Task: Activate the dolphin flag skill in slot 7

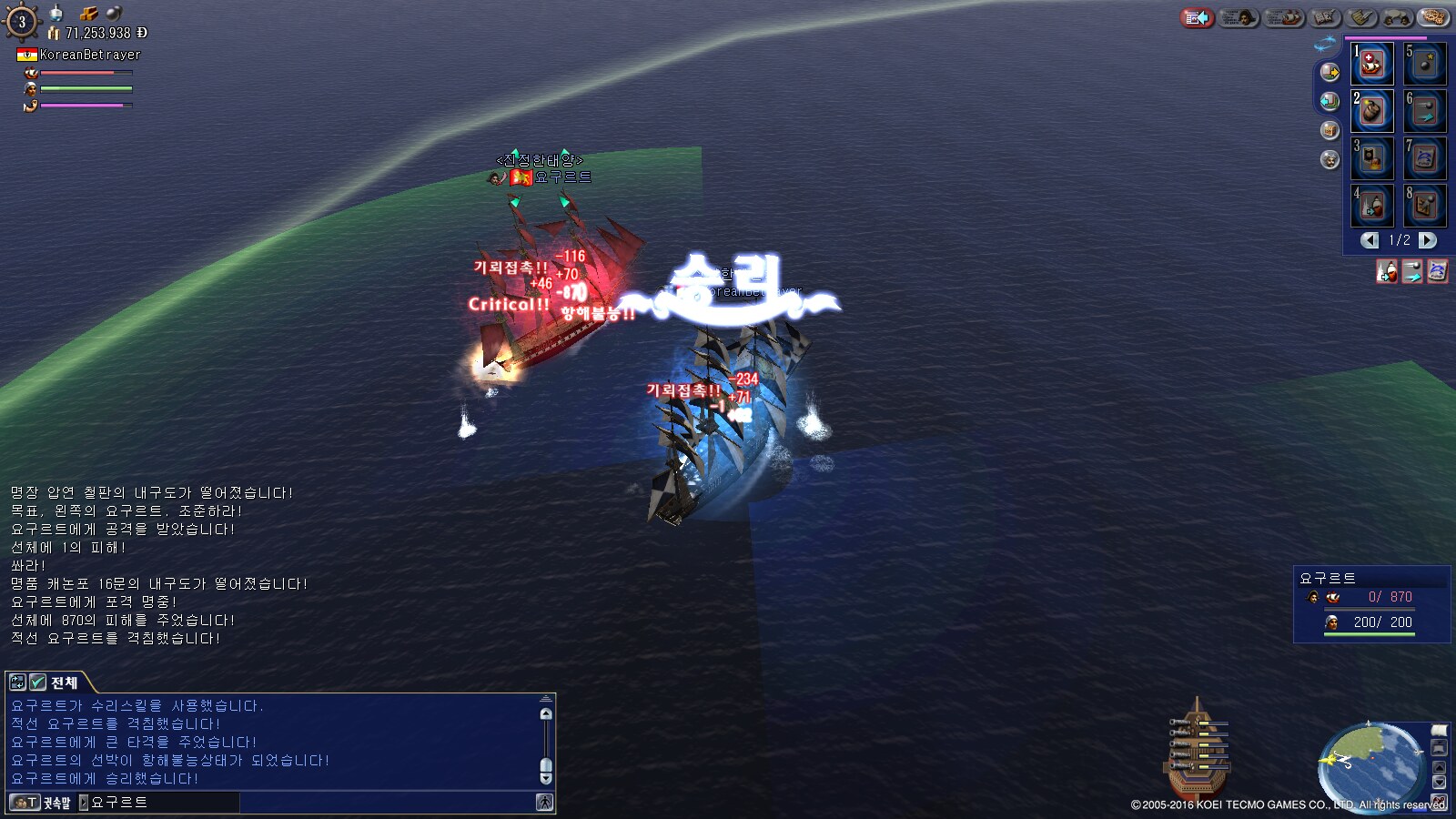Action: (x=1424, y=158)
